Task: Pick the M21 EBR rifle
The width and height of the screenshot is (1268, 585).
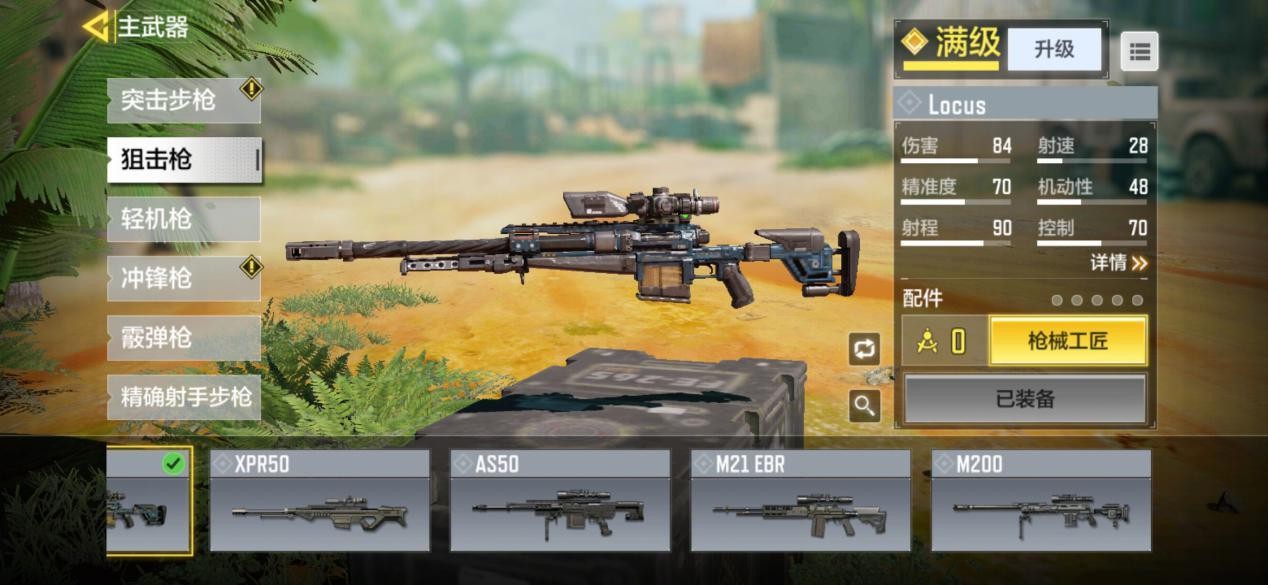Action: point(800,501)
